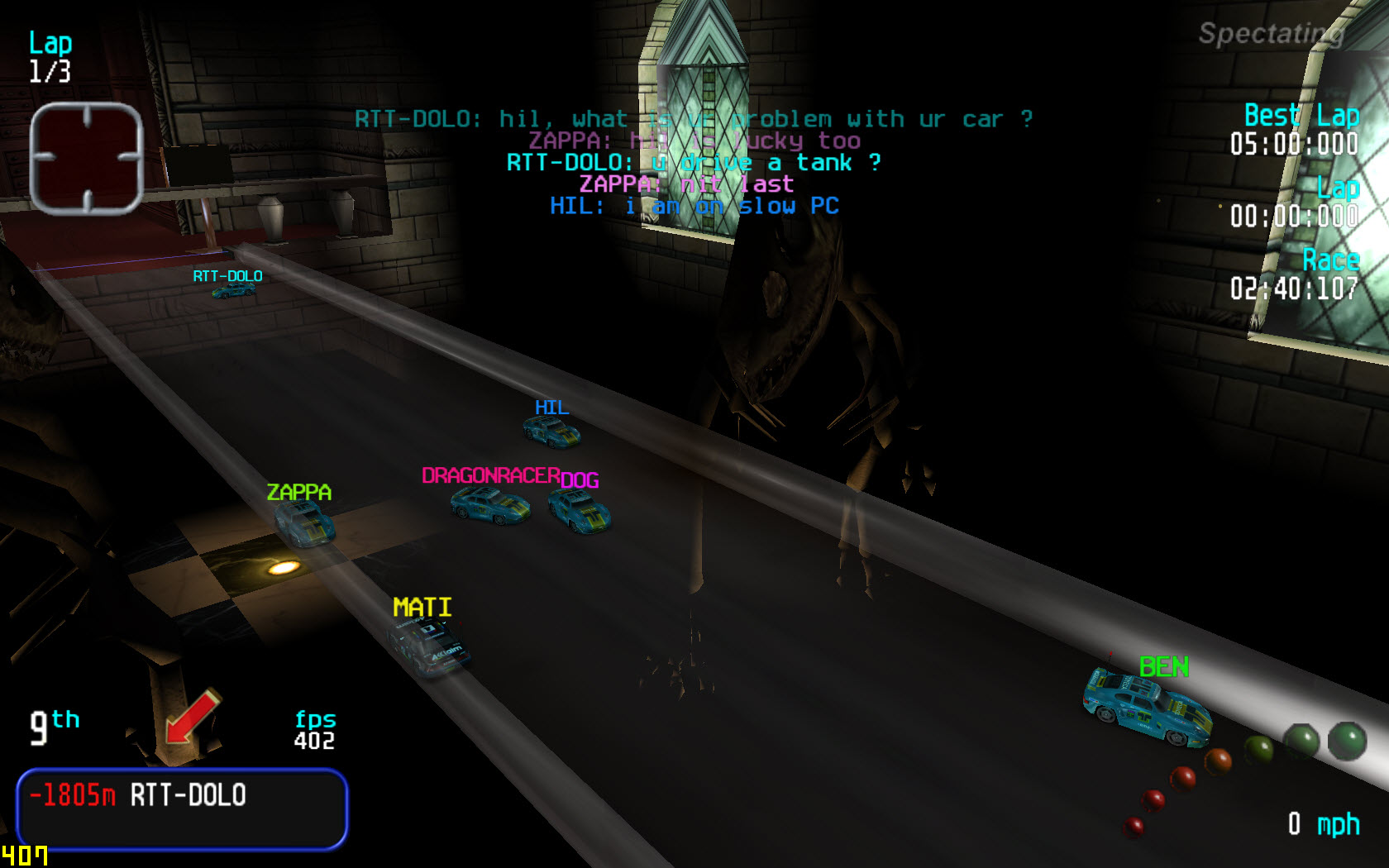Click the empty pickup weapon slot

87,159
